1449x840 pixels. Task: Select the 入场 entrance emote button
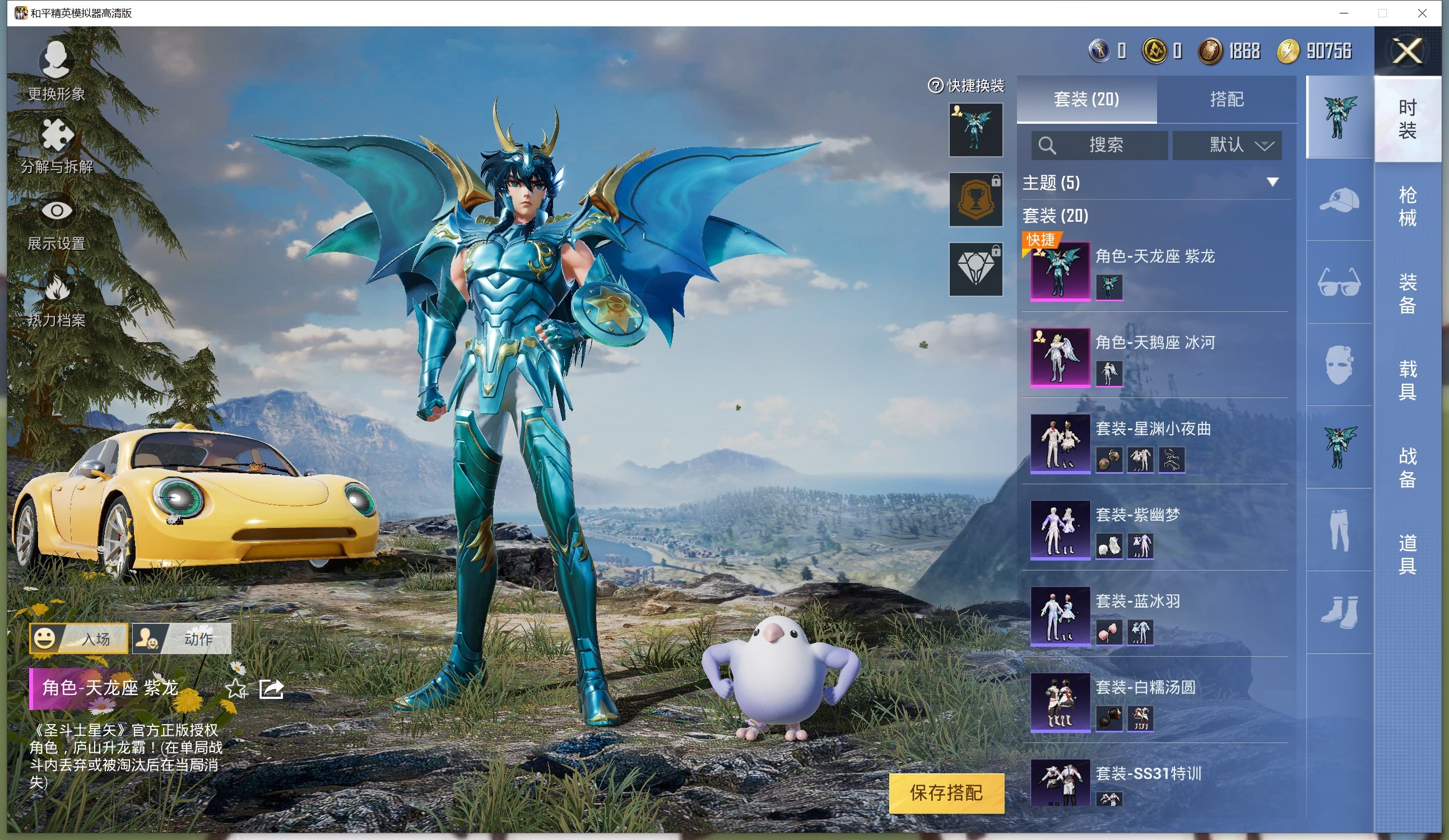pyautogui.click(x=79, y=638)
